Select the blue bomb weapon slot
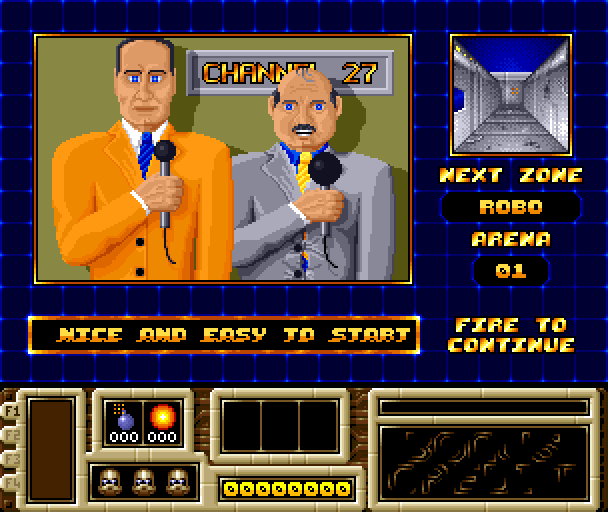Image resolution: width=608 pixels, height=512 pixels. 124,421
